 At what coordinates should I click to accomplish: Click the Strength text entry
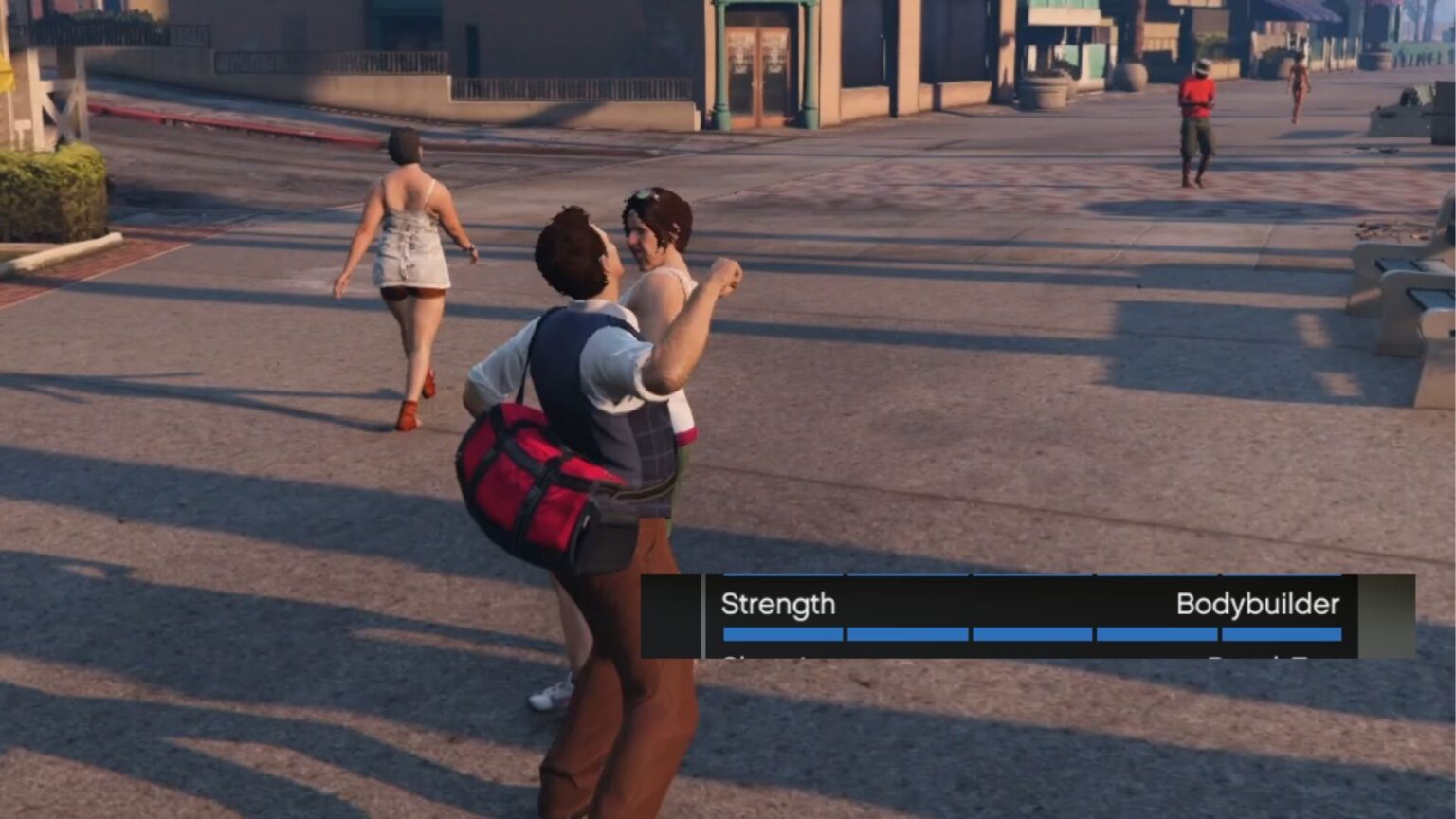coord(779,605)
